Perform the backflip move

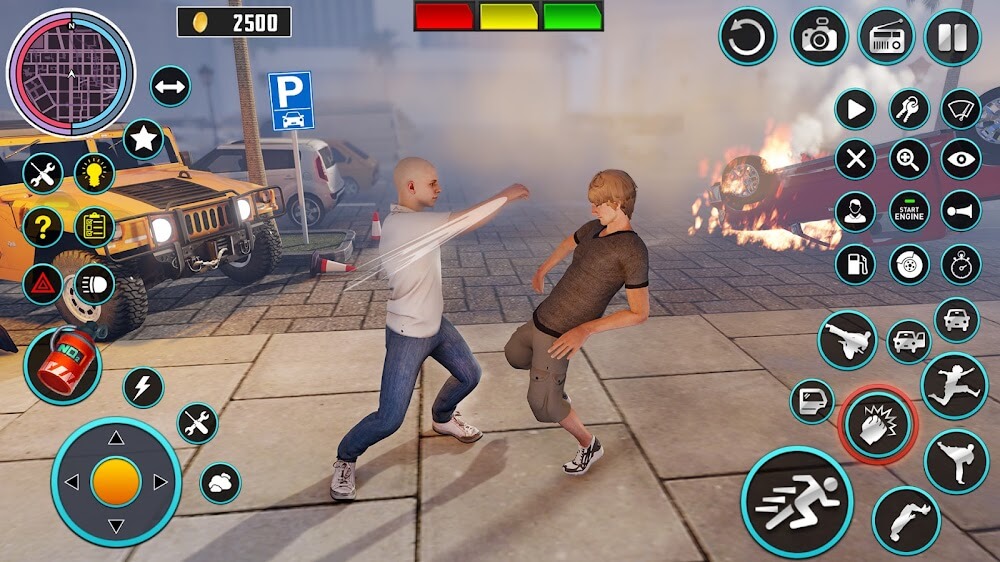click(x=905, y=520)
